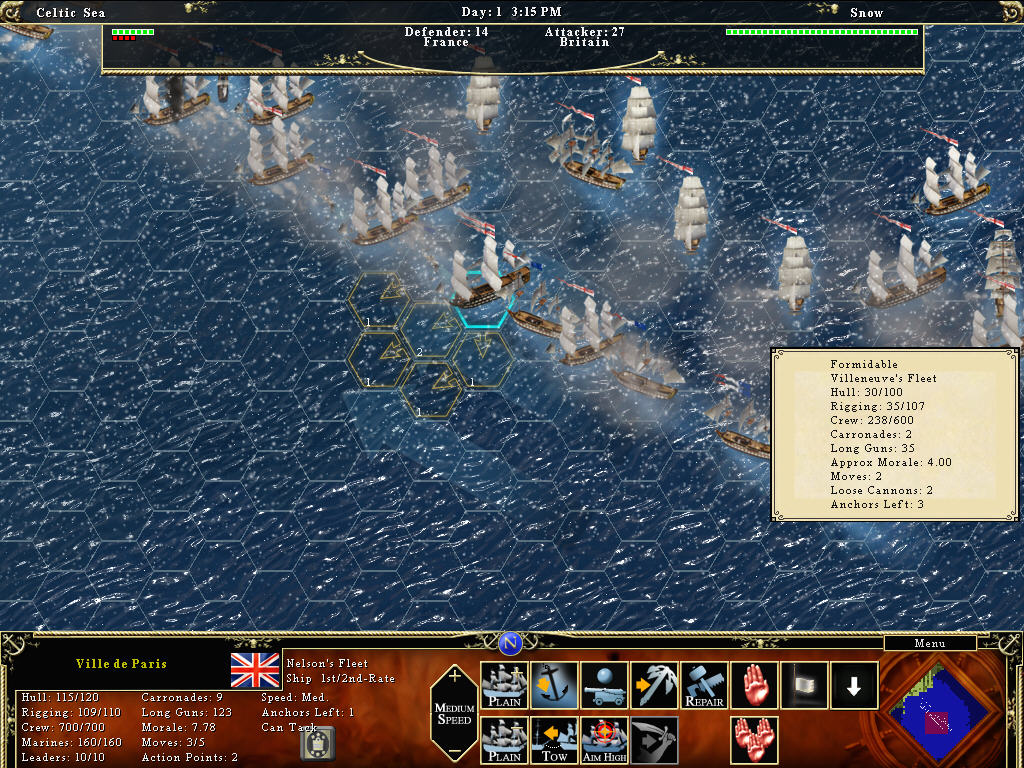Click the greyed-out cutlass icon
The height and width of the screenshot is (768, 1024).
[x=655, y=741]
